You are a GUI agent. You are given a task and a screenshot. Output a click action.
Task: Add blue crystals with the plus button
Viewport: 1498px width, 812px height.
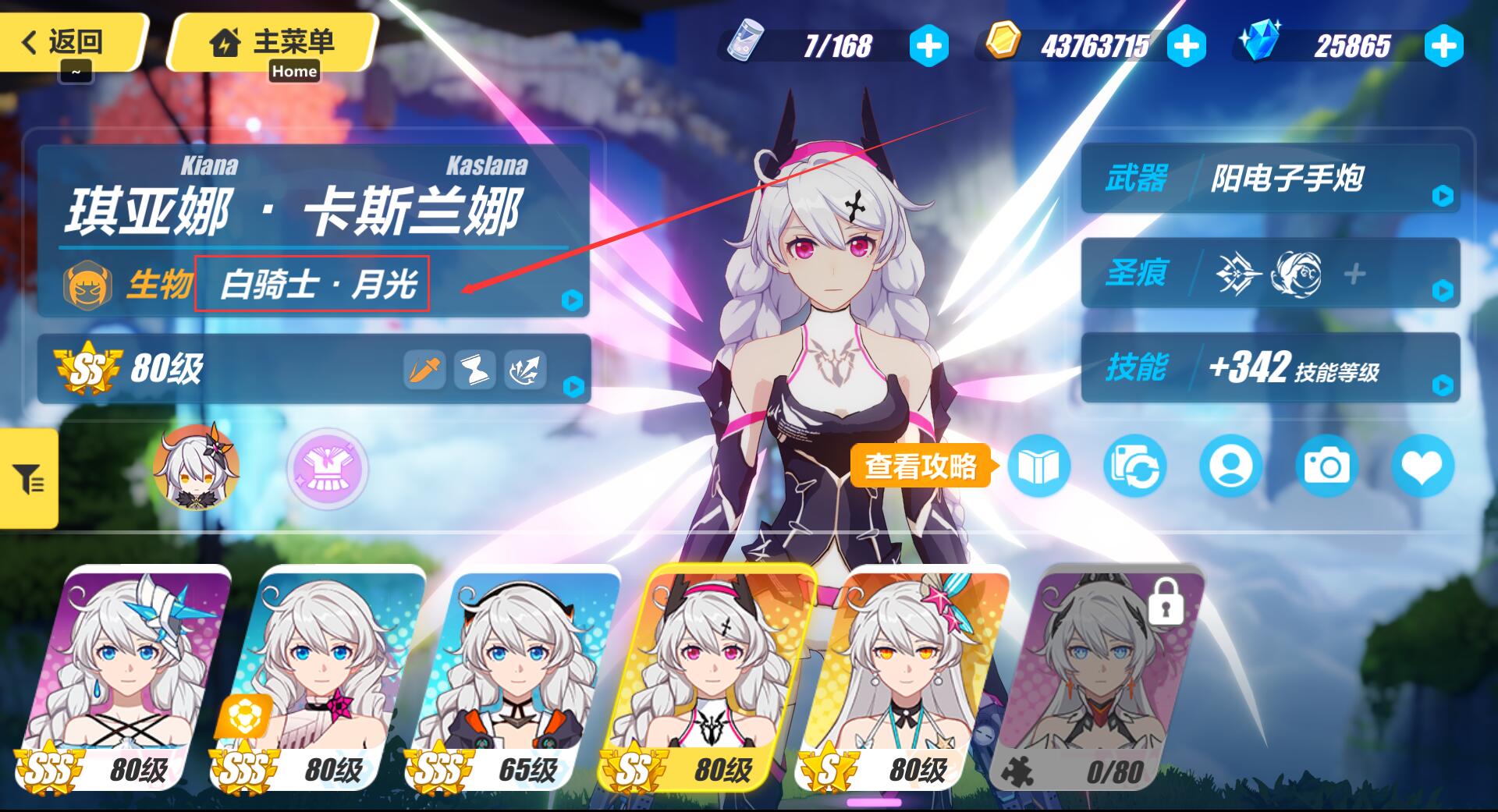1443,46
